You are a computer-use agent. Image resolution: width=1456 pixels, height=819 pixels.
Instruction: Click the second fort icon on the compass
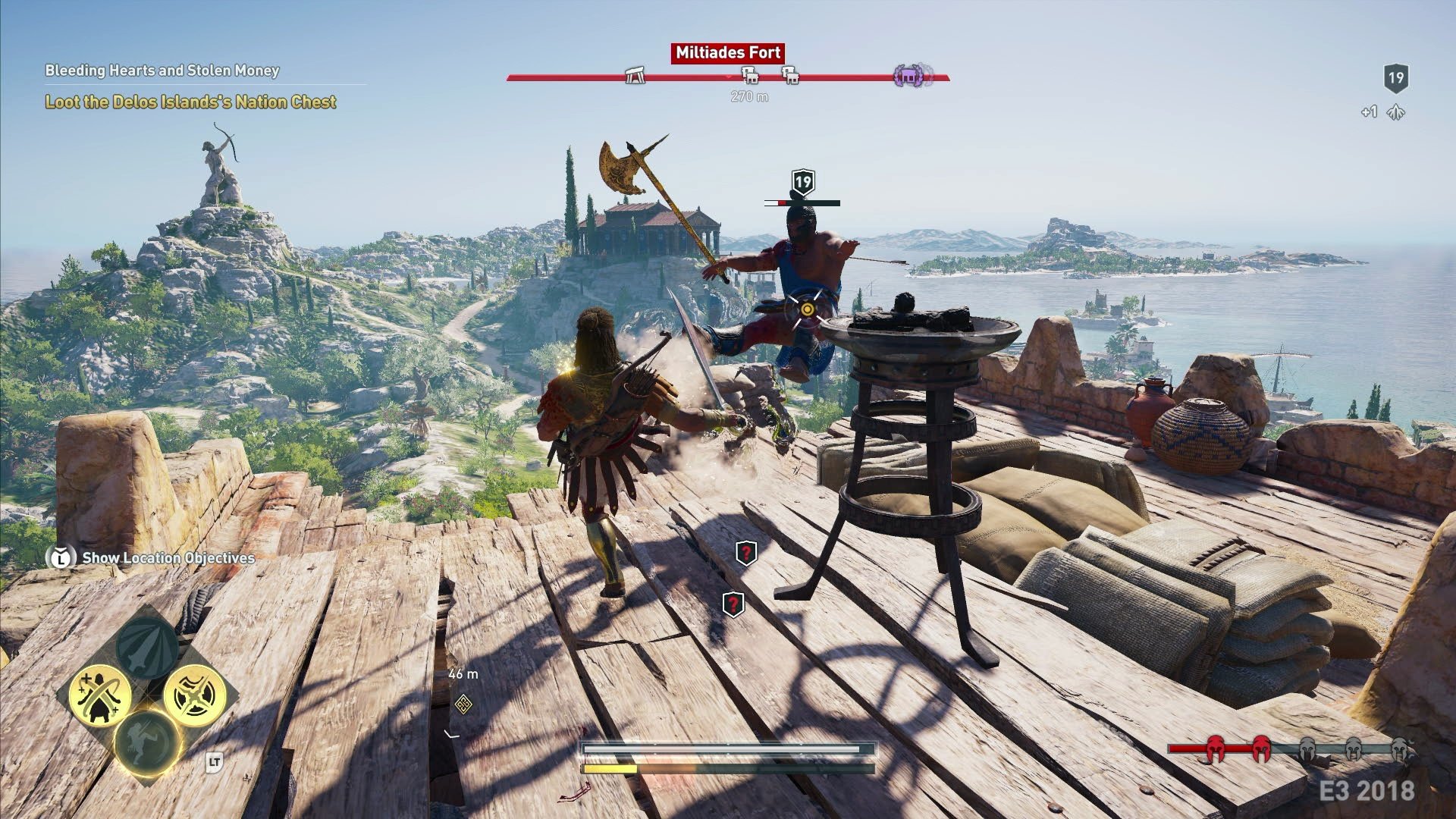pos(789,75)
